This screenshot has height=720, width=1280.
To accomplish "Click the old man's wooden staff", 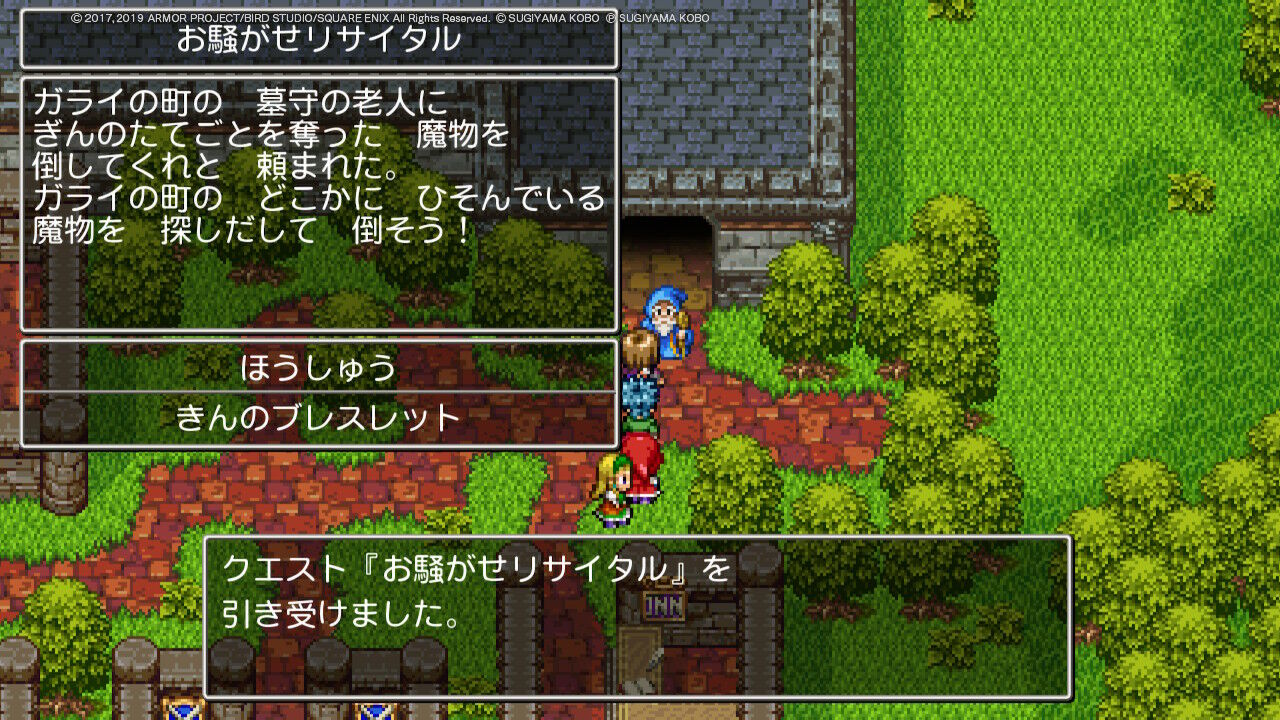I will 683,320.
